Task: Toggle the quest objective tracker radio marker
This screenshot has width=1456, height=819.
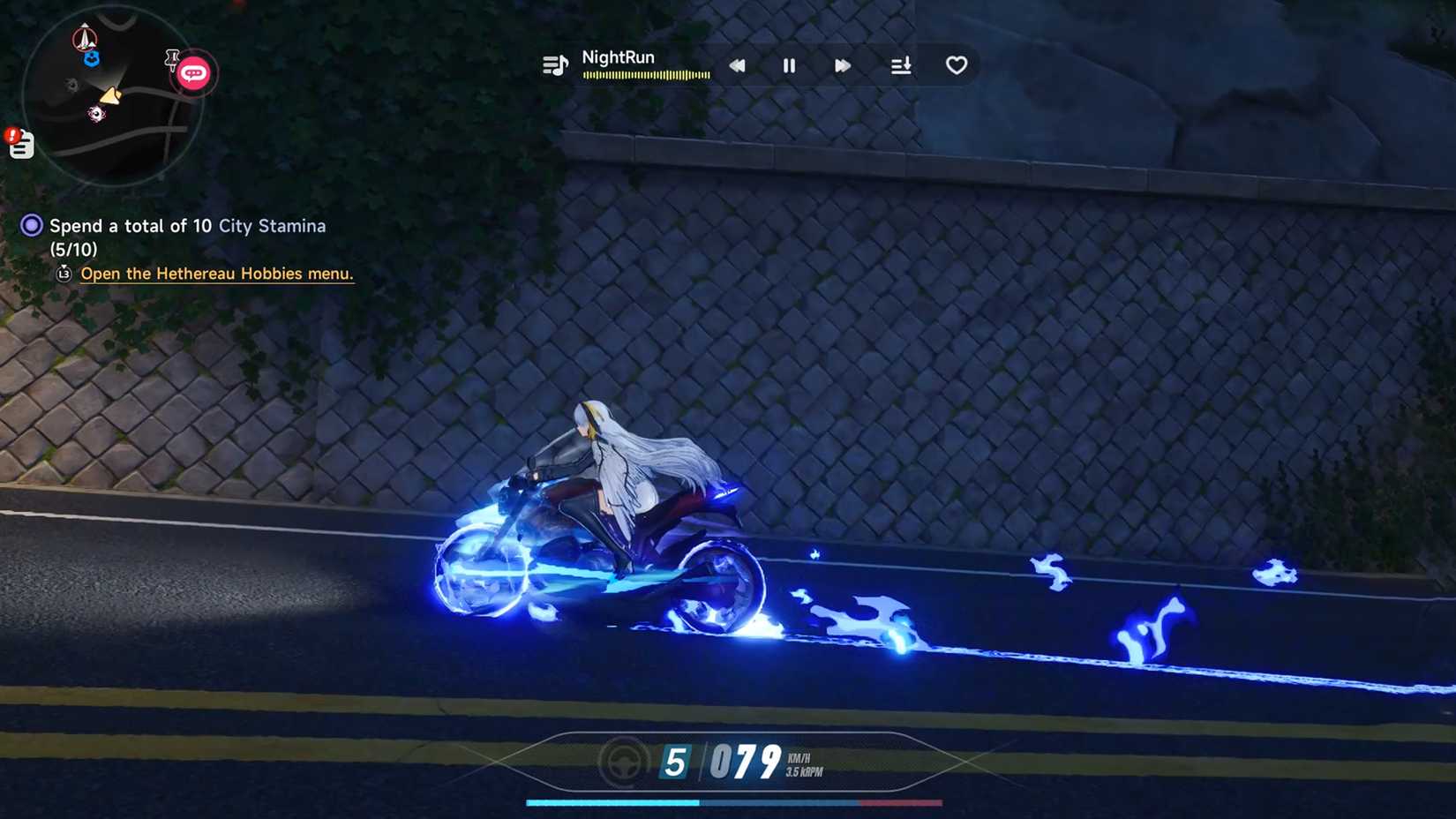Action: 31,225
